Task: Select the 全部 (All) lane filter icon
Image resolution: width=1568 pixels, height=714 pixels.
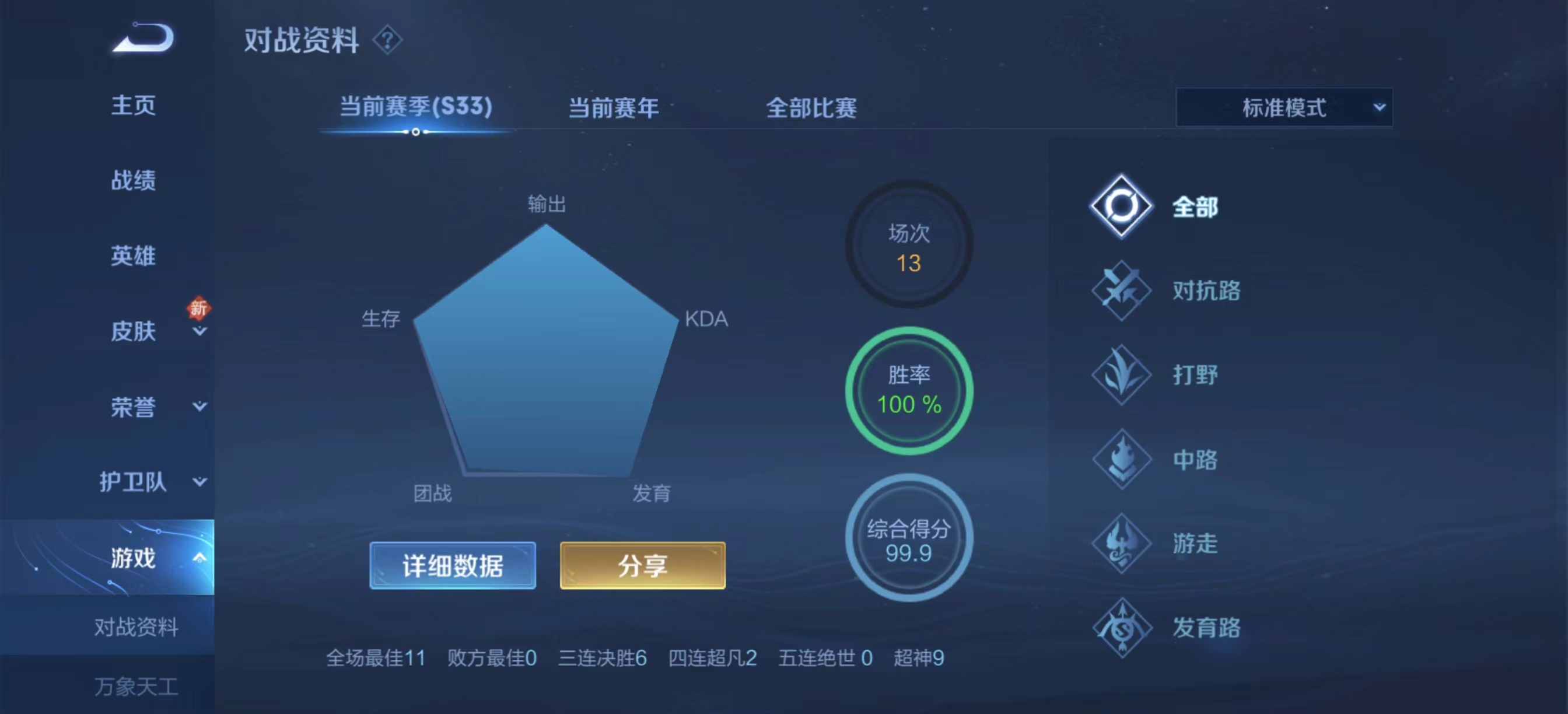Action: coord(1122,206)
